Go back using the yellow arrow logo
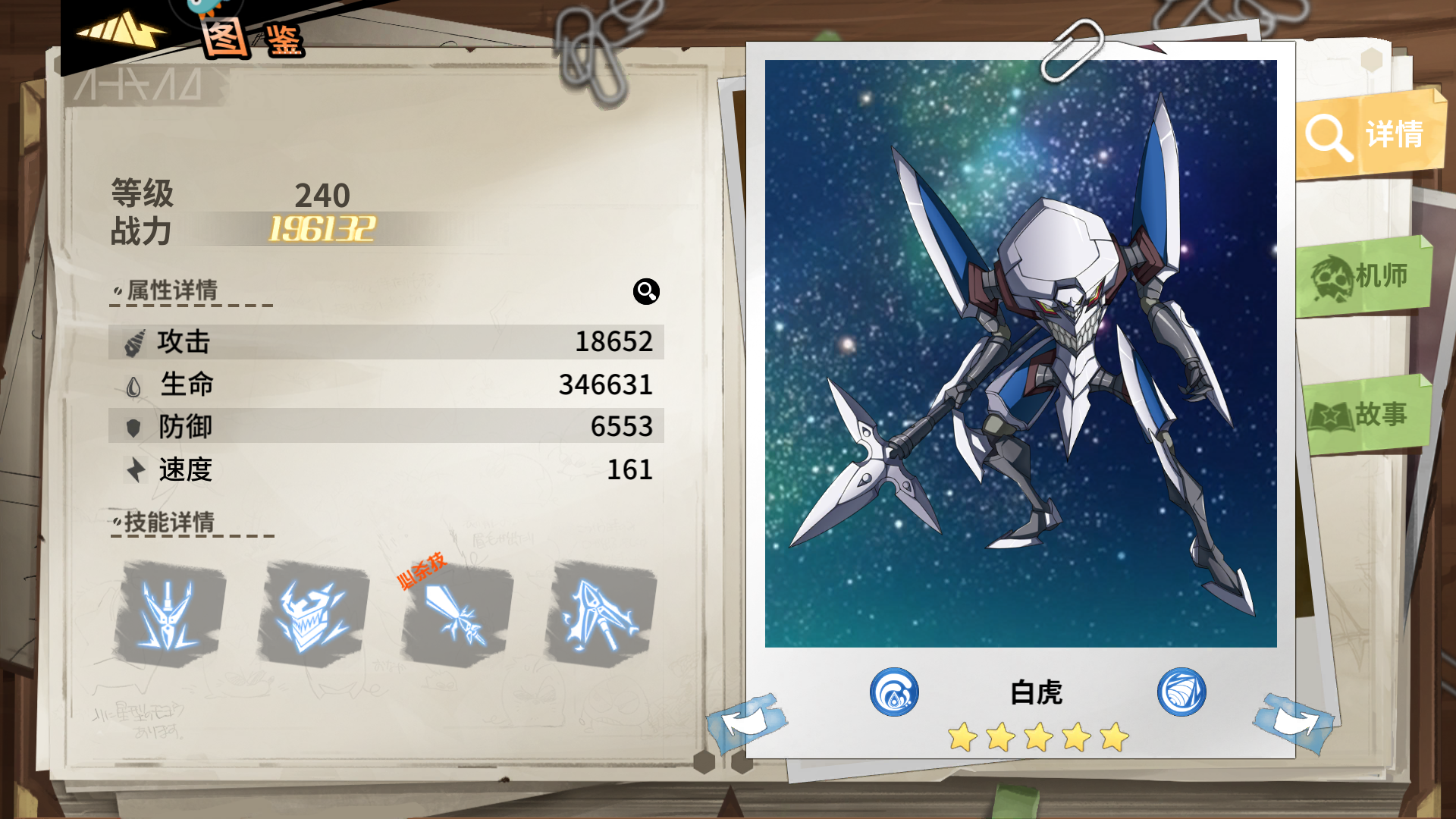The image size is (1456, 819). coord(120,32)
